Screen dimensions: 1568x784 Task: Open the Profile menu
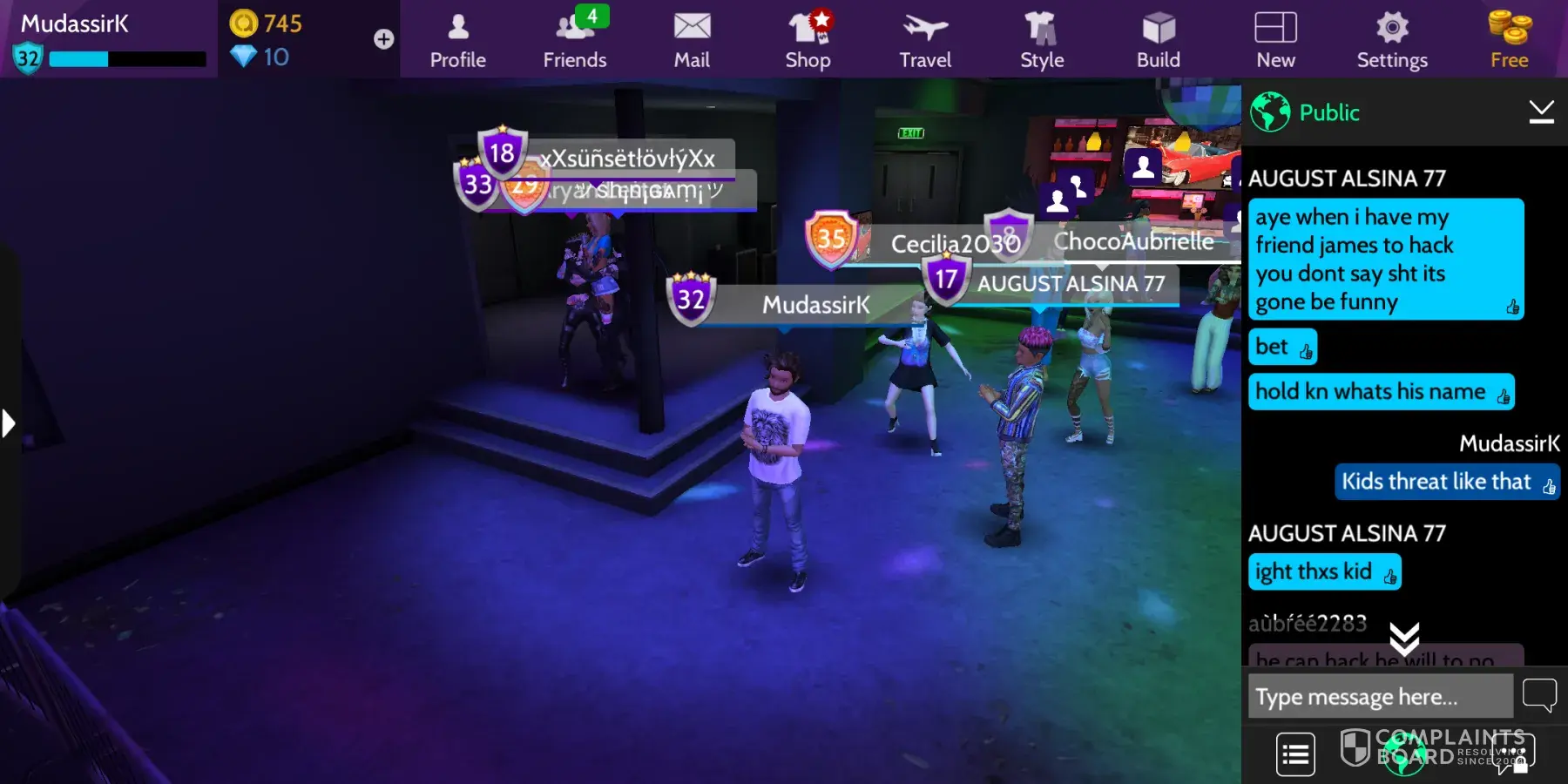(x=458, y=40)
